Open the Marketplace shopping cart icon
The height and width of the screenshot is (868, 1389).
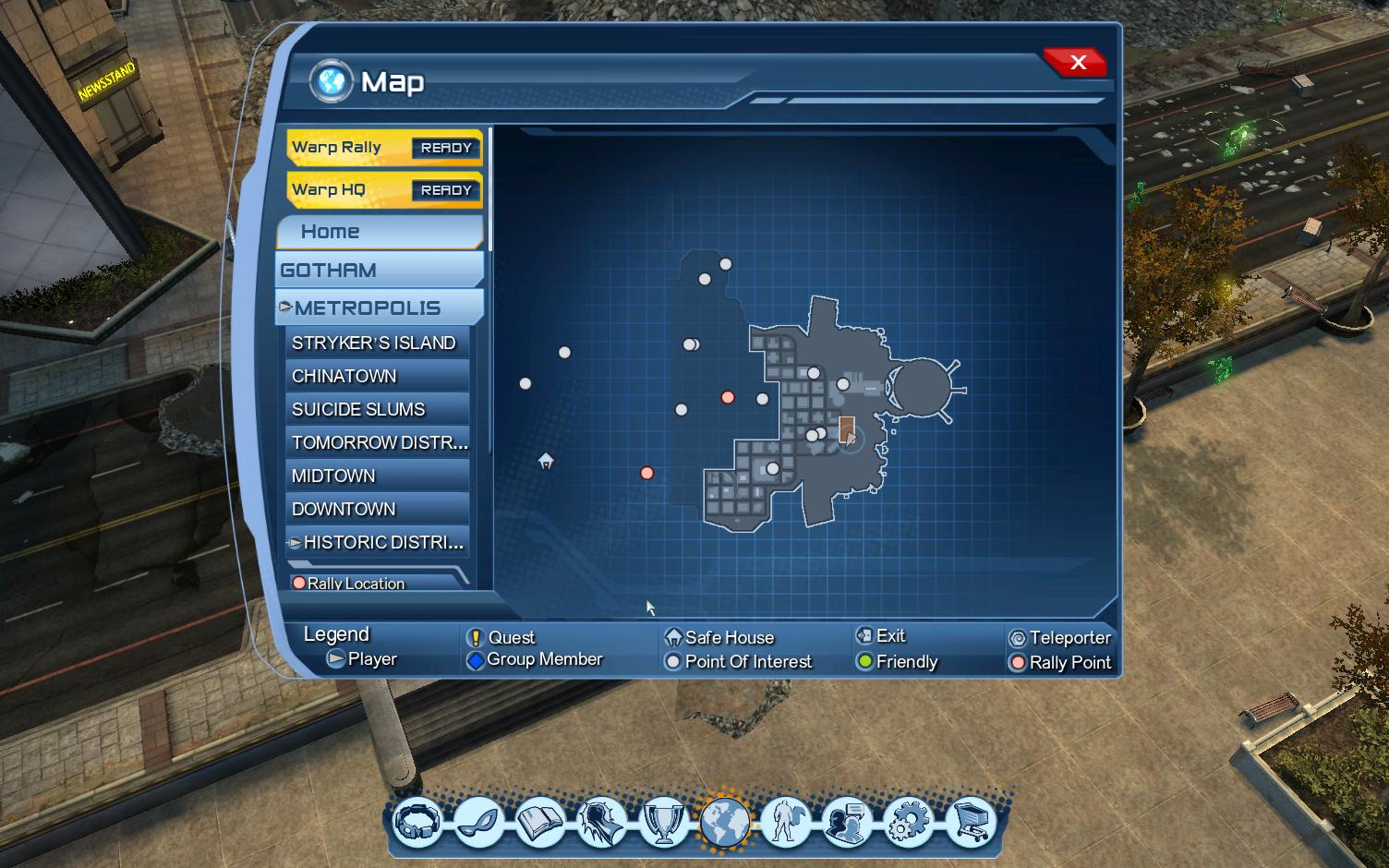pos(972,825)
